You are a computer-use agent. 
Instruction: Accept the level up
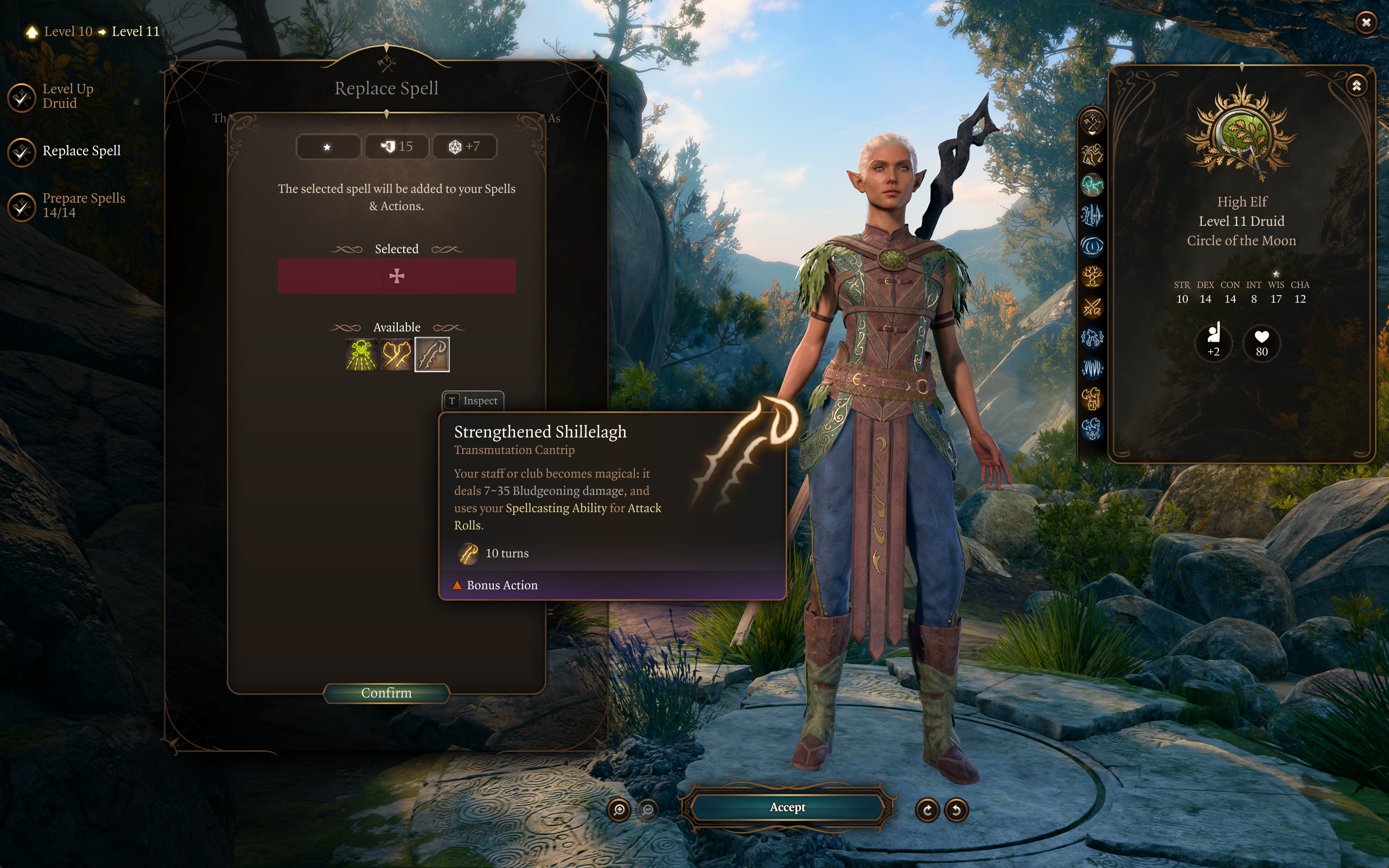point(787,807)
